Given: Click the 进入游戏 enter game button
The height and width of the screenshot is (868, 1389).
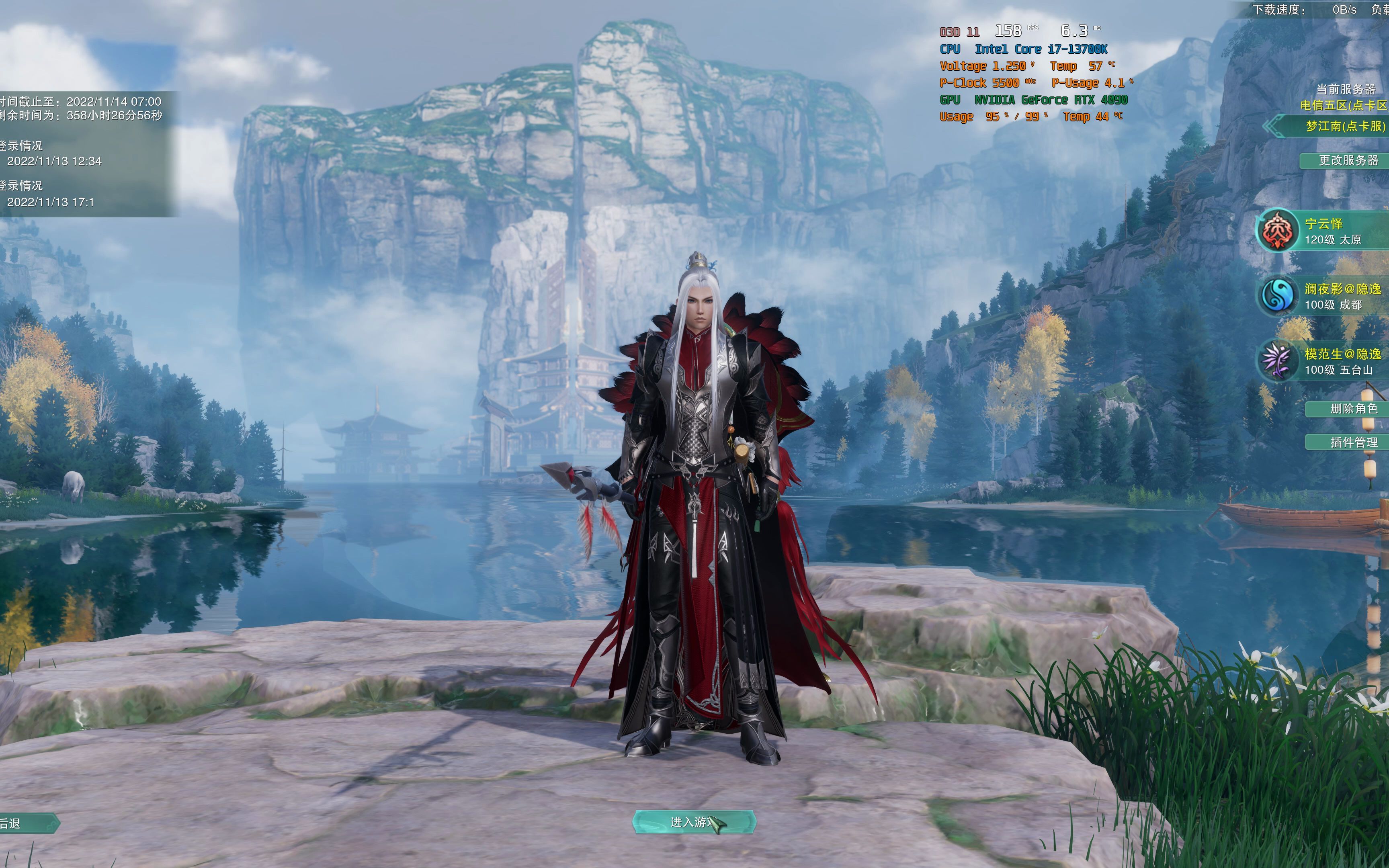Looking at the screenshot, I should pos(693,822).
